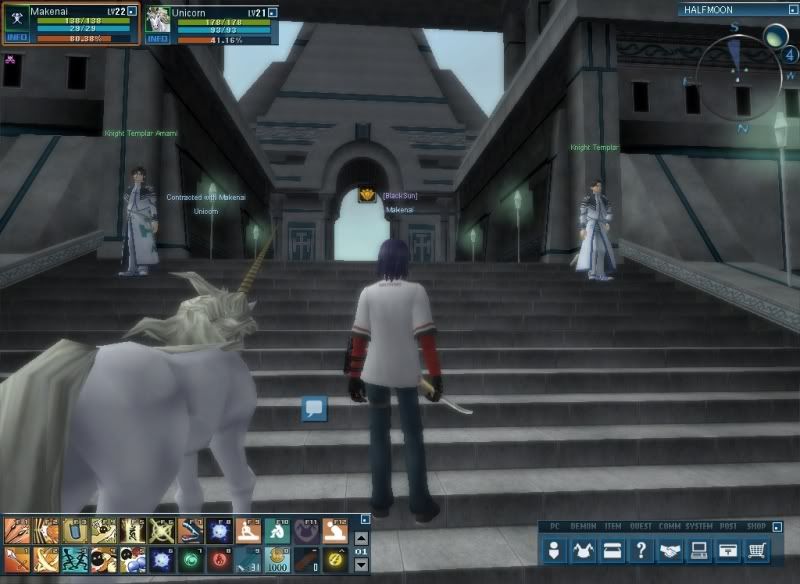Open the Item box menu
This screenshot has height=584, width=800.
point(612,550)
